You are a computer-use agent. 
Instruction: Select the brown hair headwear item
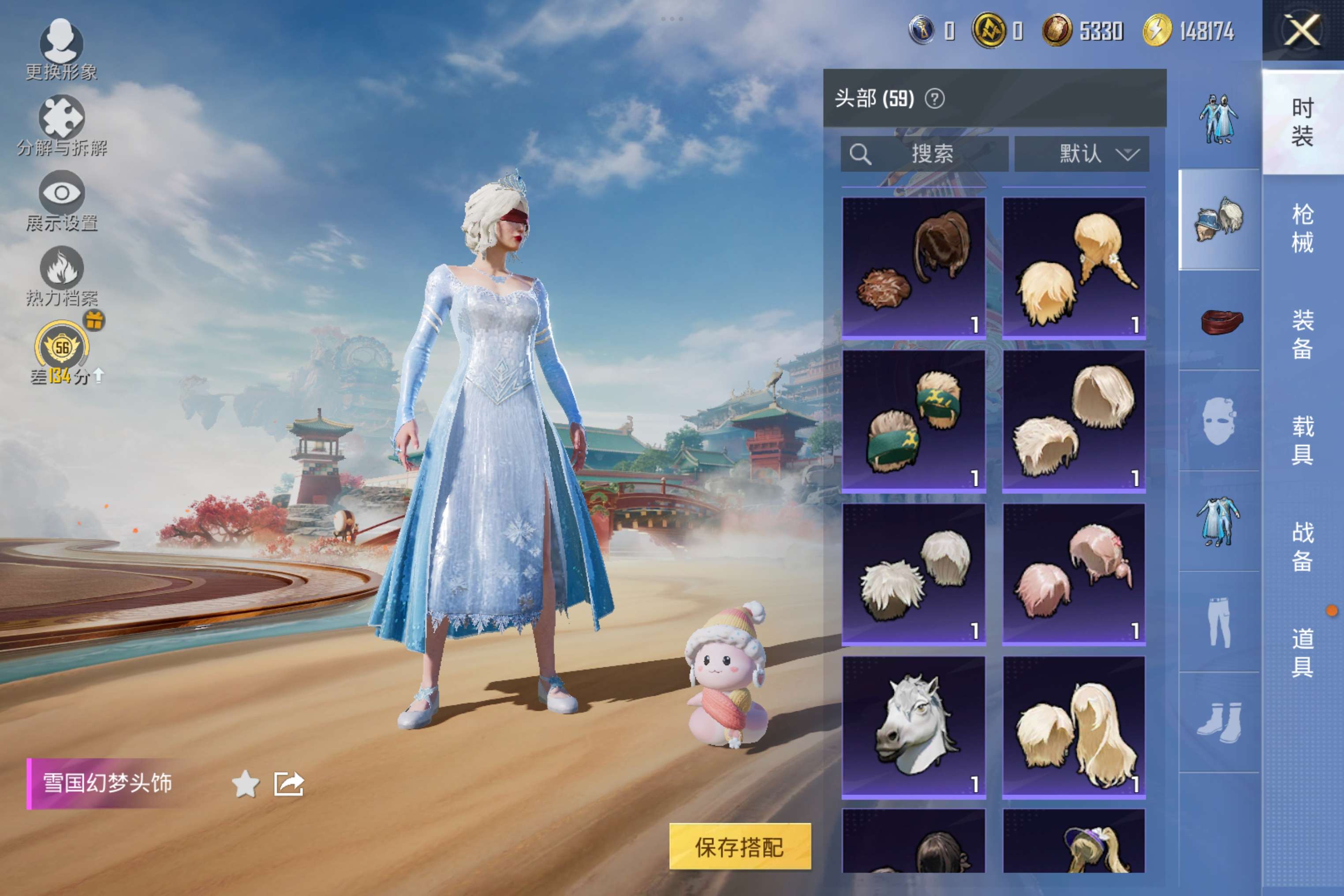(x=913, y=267)
